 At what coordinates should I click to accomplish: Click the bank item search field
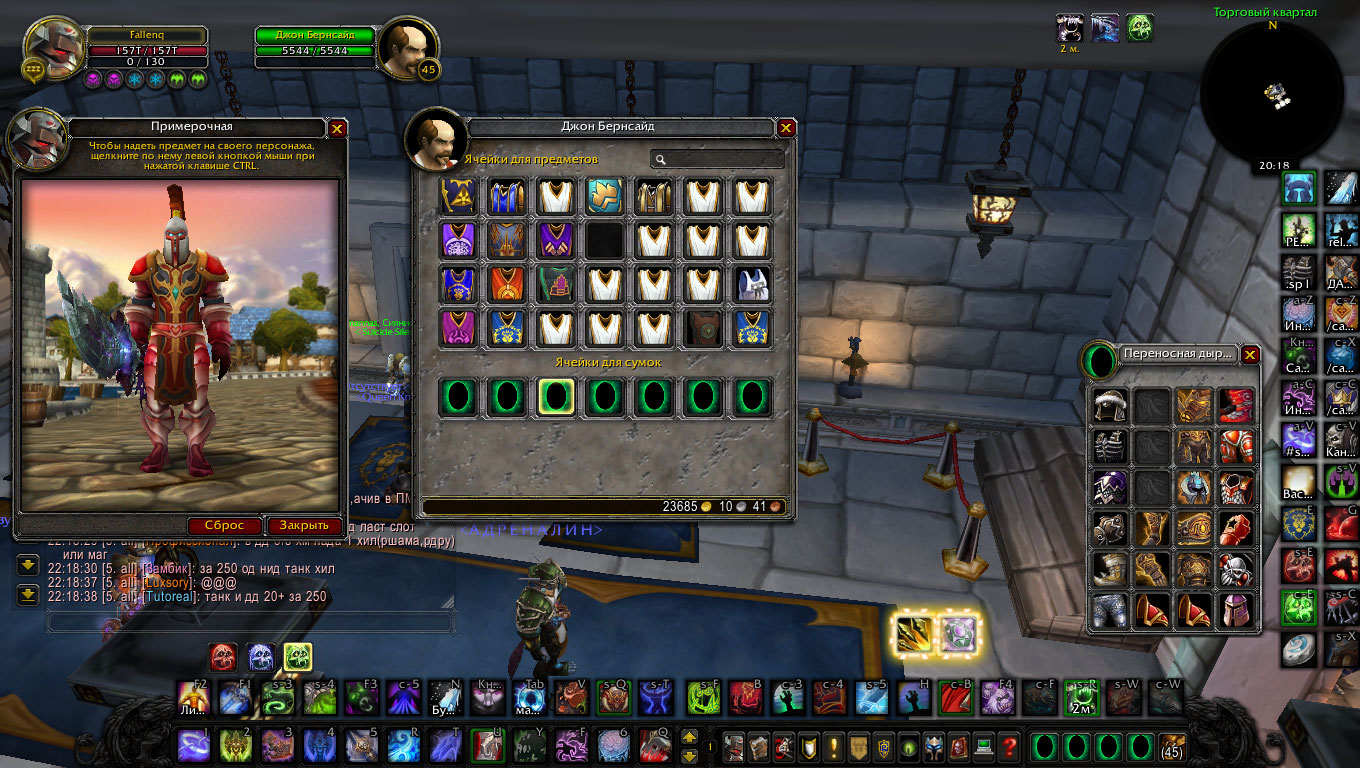coord(718,159)
